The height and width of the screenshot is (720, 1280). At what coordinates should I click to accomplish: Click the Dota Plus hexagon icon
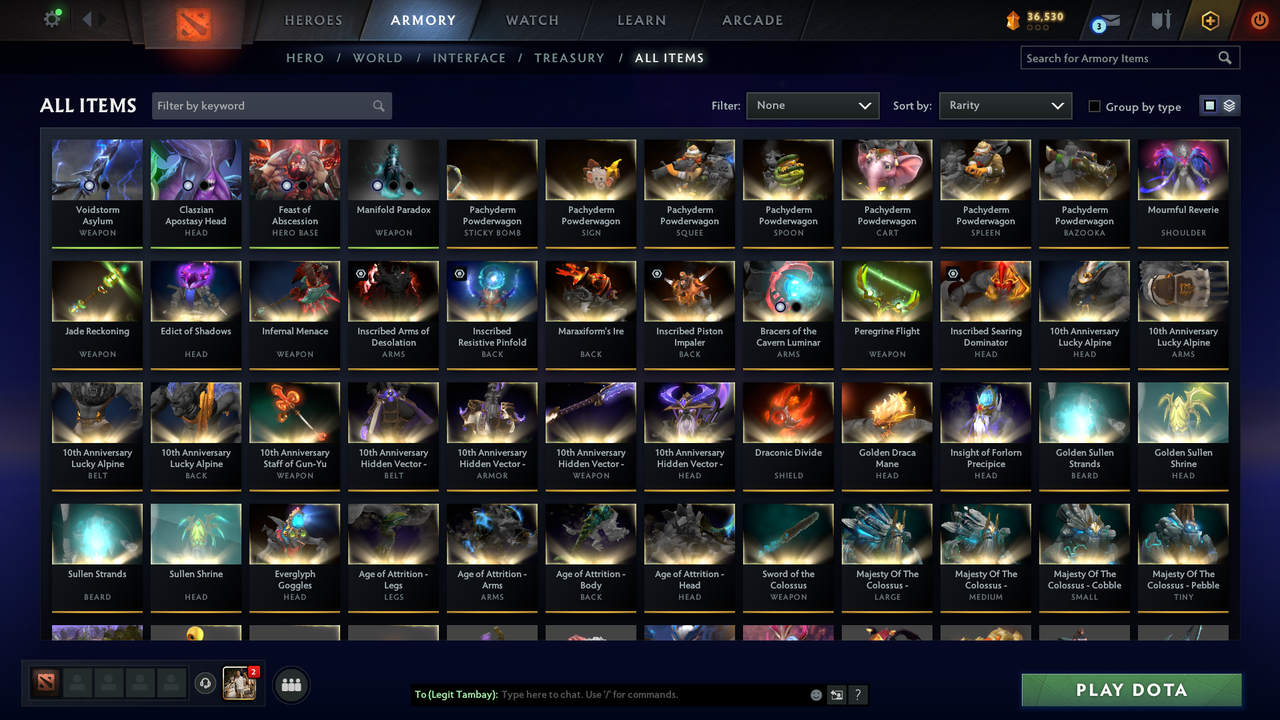click(x=1208, y=20)
